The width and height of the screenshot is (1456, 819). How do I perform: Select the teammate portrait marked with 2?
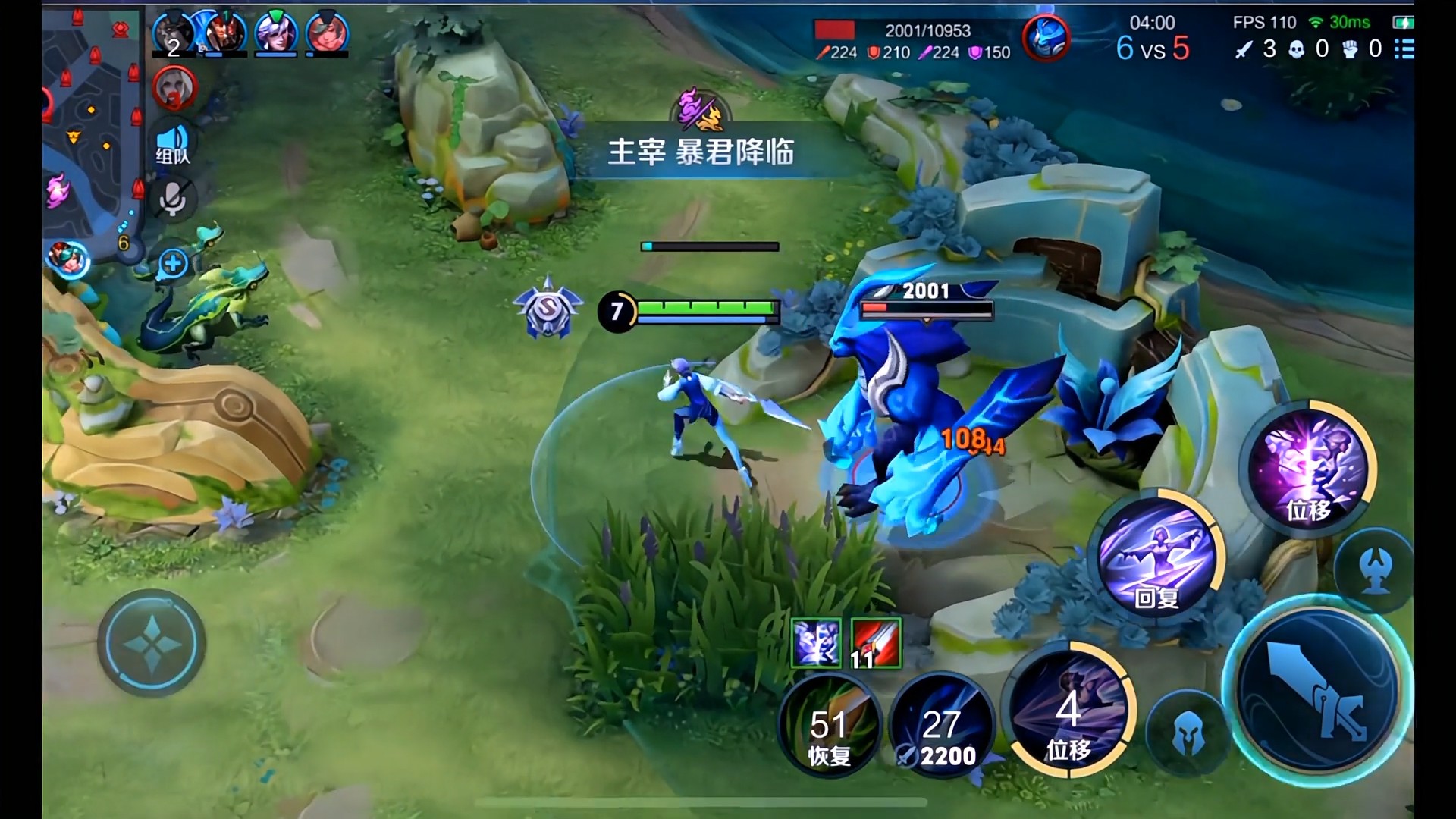174,34
